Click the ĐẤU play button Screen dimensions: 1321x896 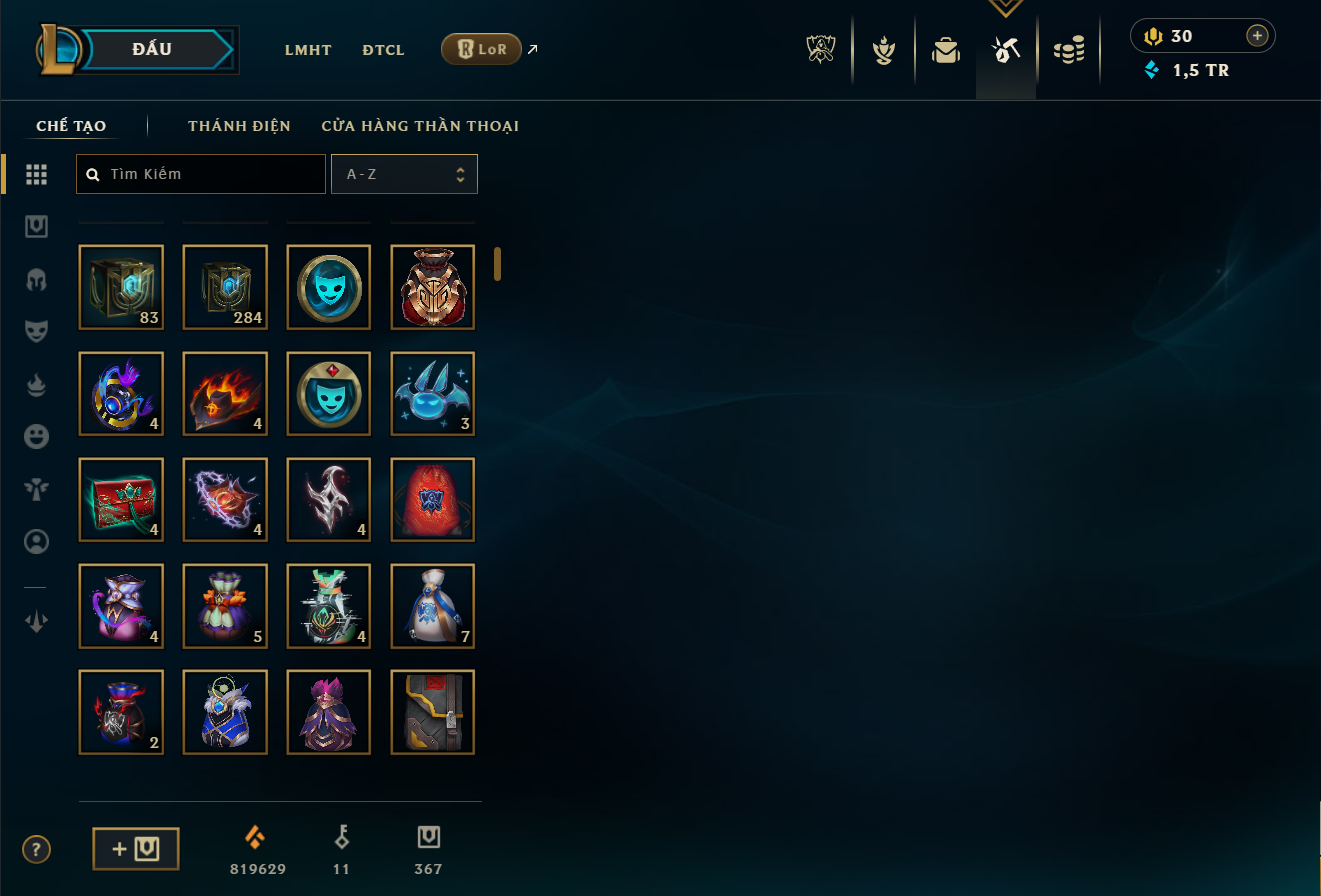tap(150, 50)
